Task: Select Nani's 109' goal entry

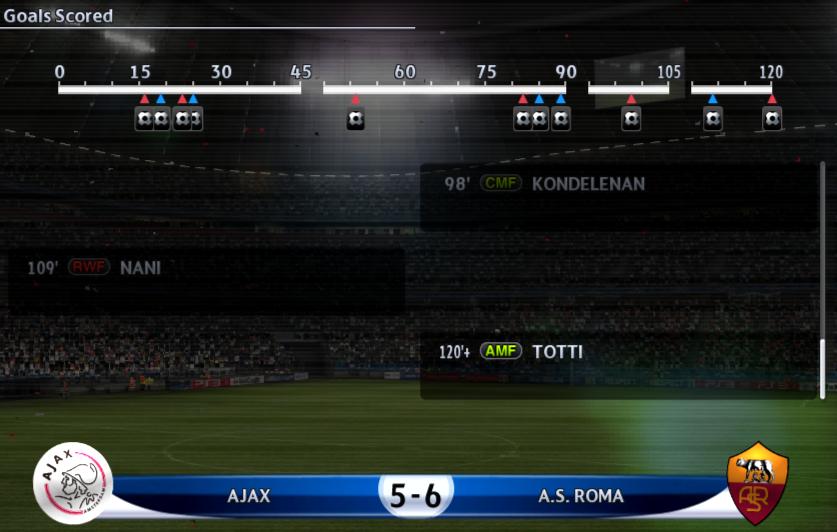Action: click(206, 269)
